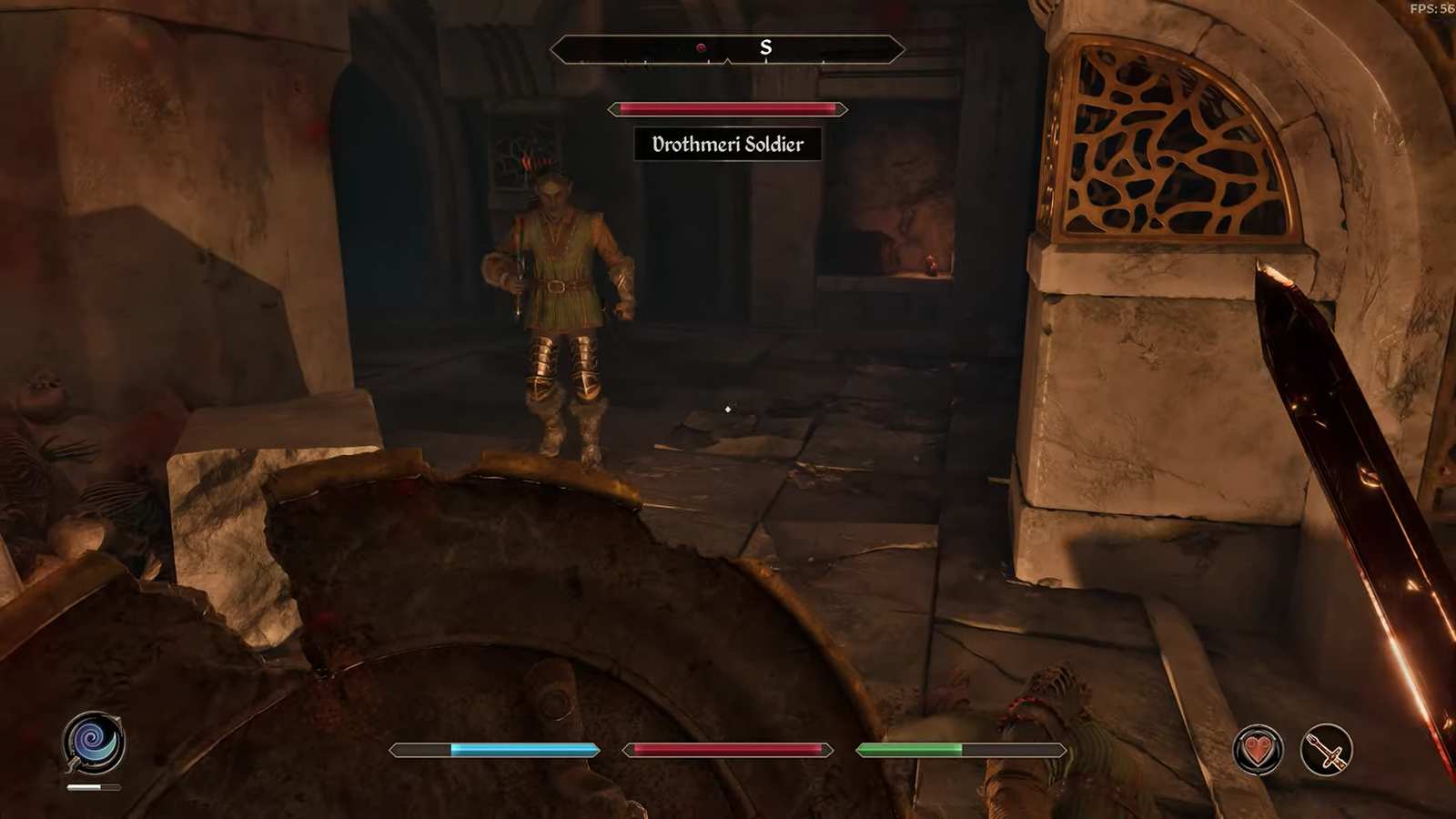This screenshot has height=819, width=1456.
Task: Click the blue essence bar at the bottom
Action: coord(494,748)
